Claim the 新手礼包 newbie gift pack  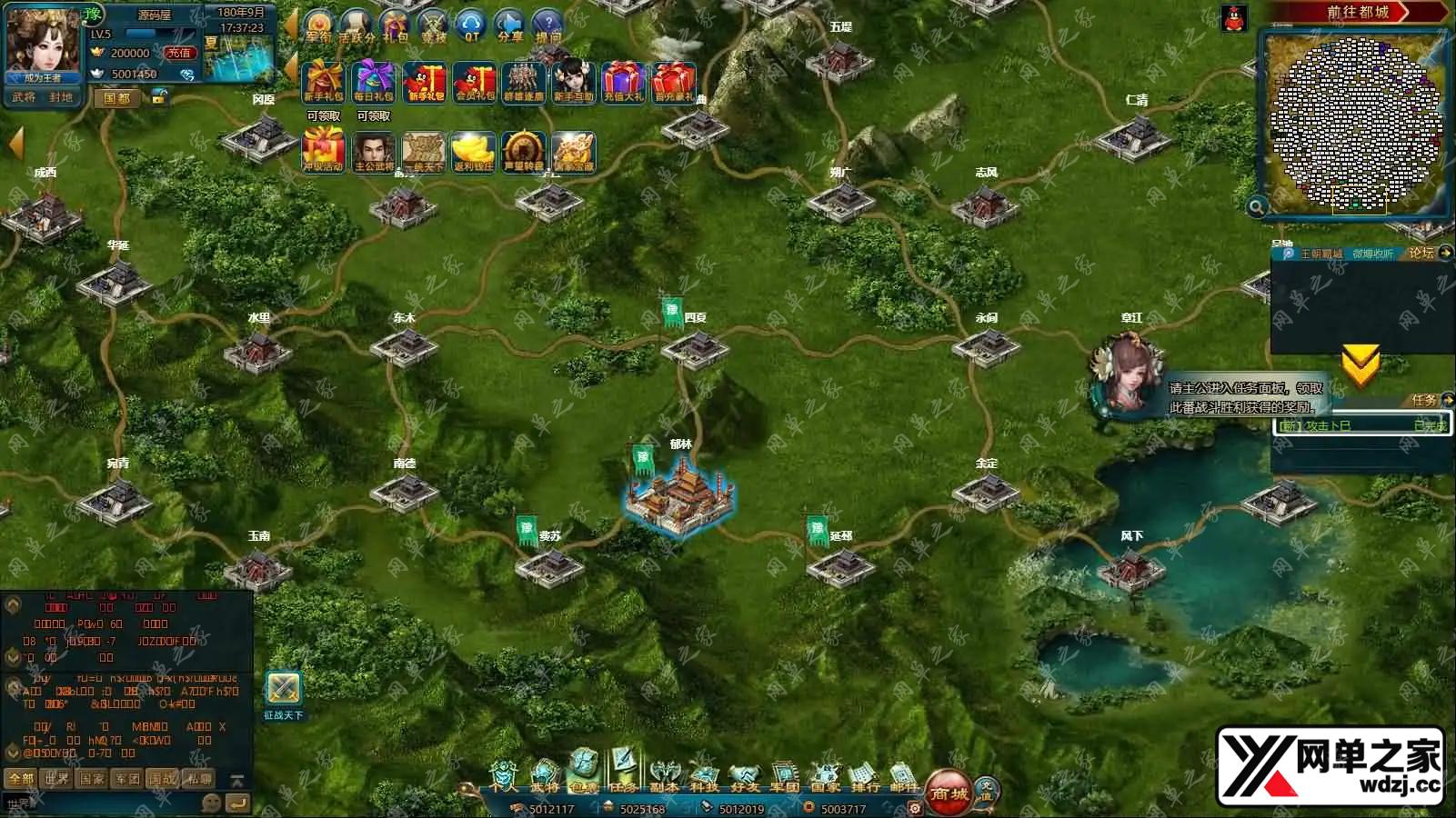(x=323, y=82)
